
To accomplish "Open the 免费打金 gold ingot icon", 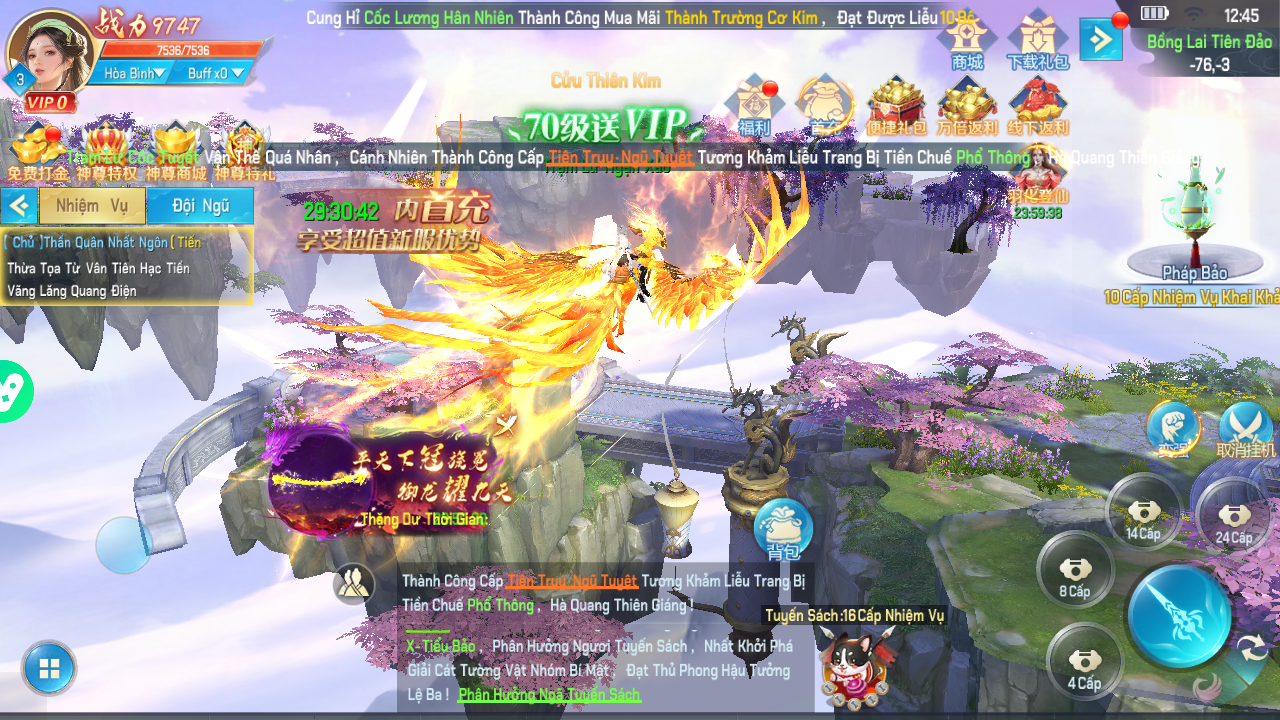I will click(37, 152).
